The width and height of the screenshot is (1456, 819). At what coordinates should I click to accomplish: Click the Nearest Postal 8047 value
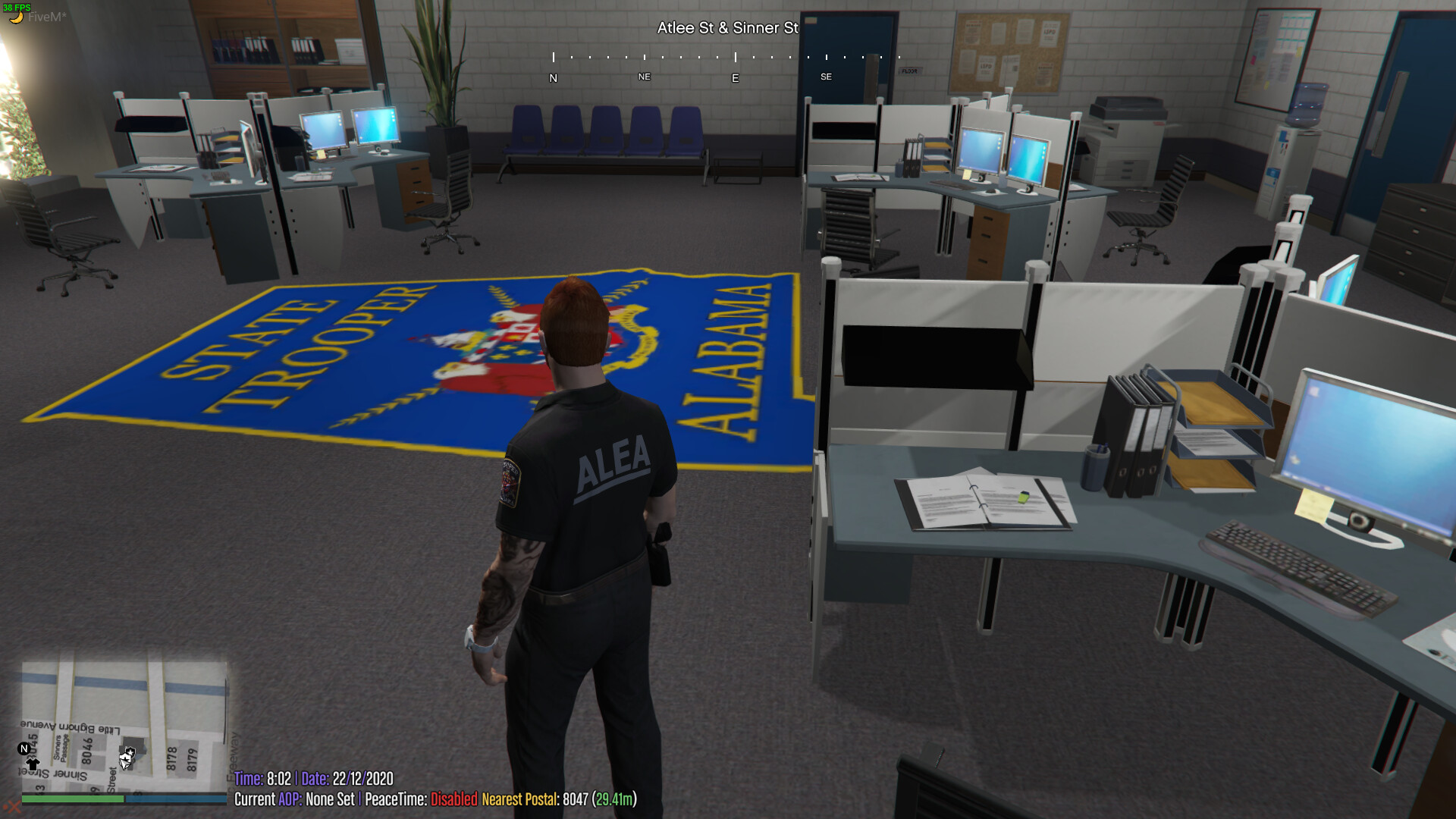(573, 799)
